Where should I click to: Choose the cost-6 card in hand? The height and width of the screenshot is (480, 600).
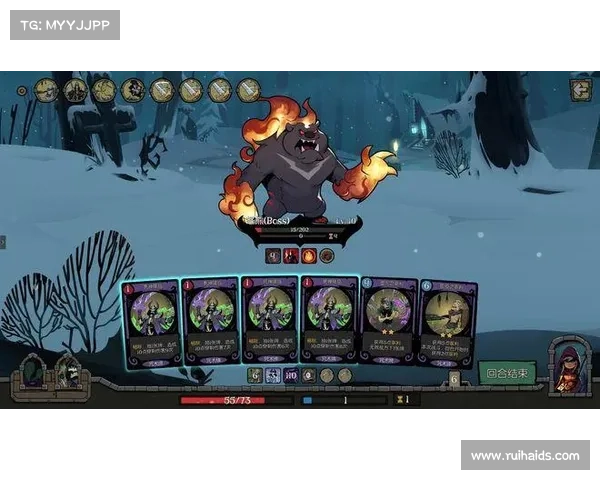(448, 322)
